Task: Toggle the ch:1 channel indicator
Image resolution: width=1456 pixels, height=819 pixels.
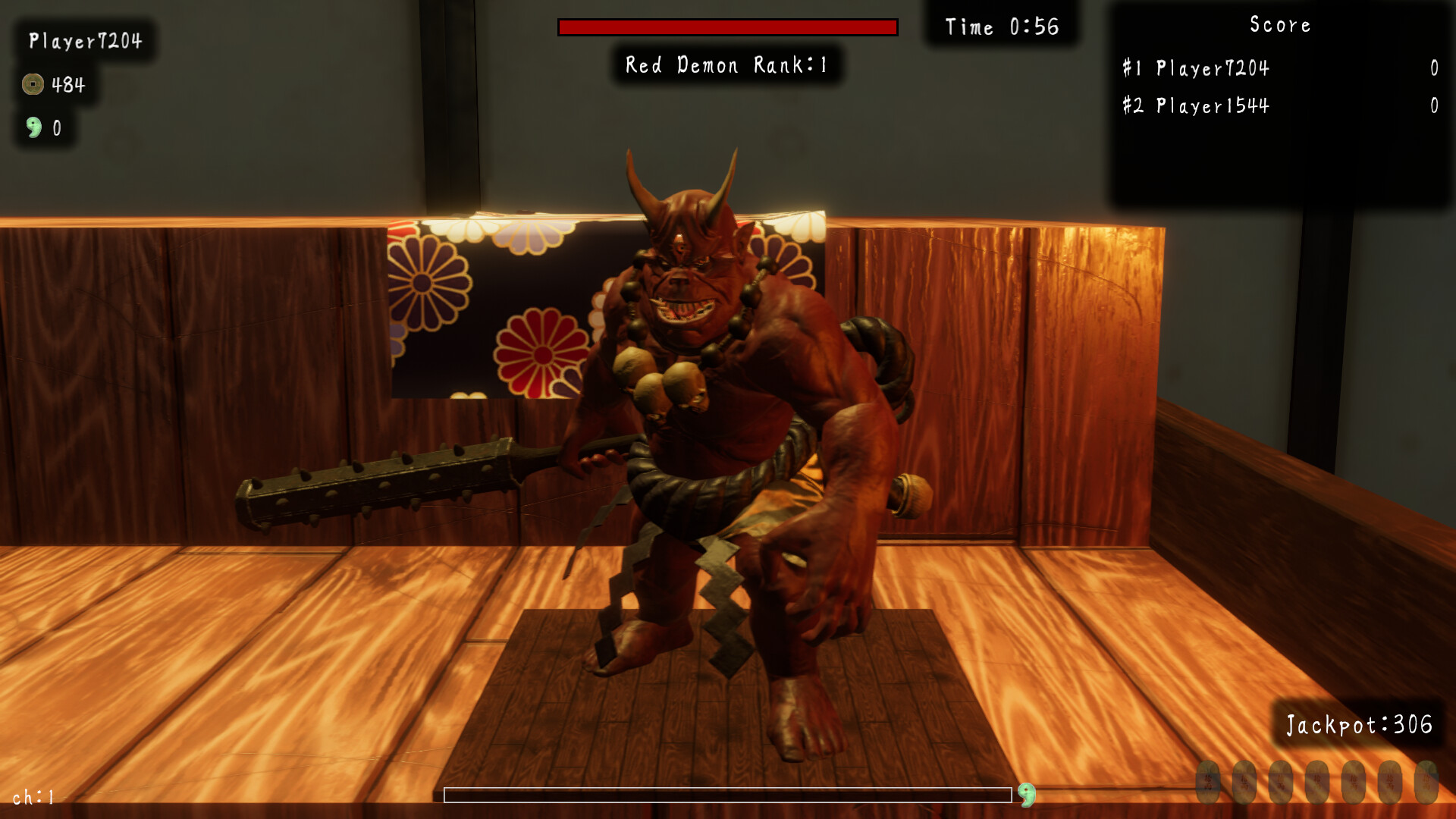Action: tap(34, 797)
